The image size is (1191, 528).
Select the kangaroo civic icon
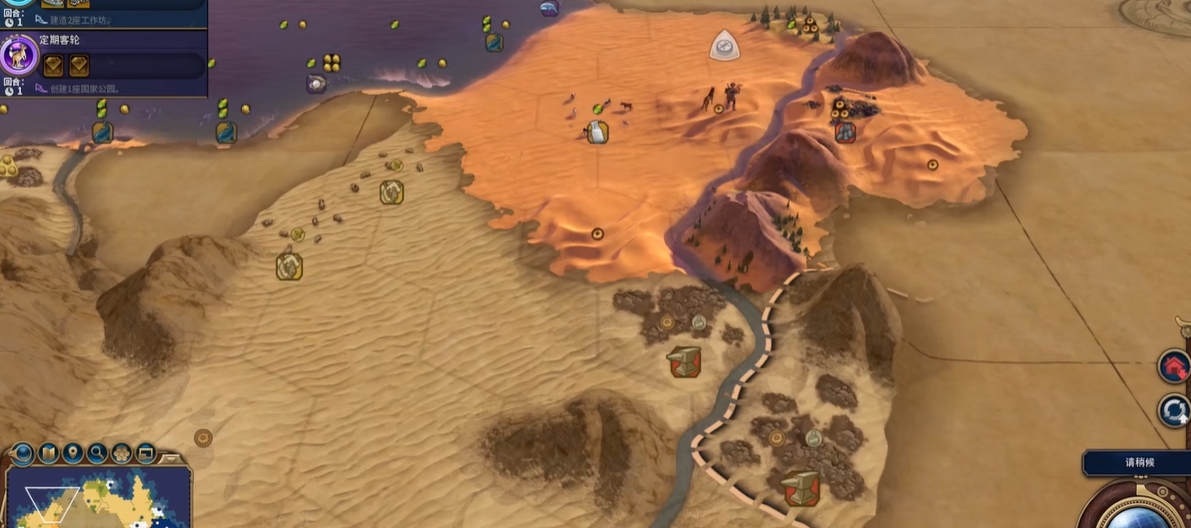tap(19, 55)
